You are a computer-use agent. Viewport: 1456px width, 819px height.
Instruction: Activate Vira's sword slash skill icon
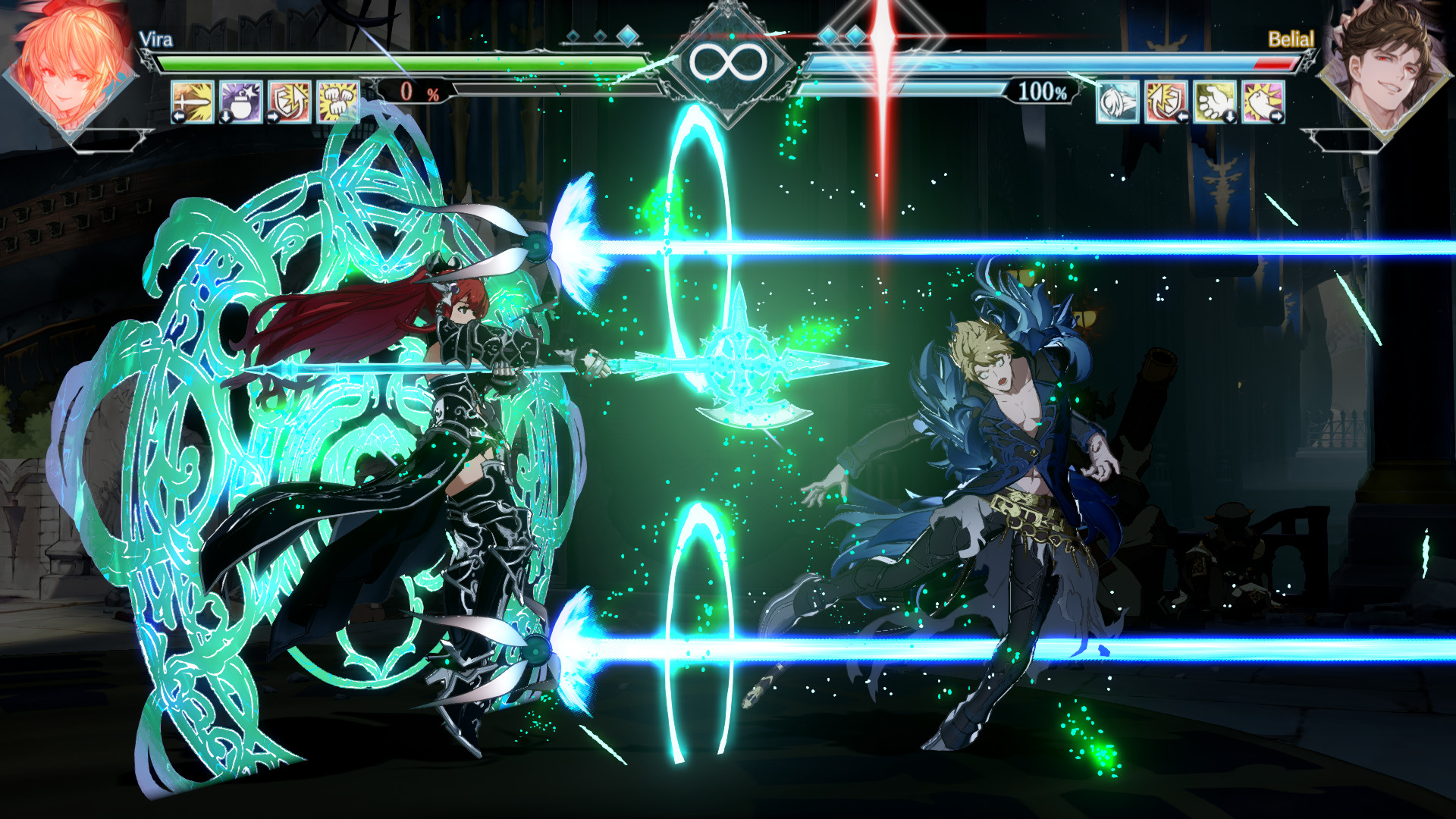[x=193, y=102]
